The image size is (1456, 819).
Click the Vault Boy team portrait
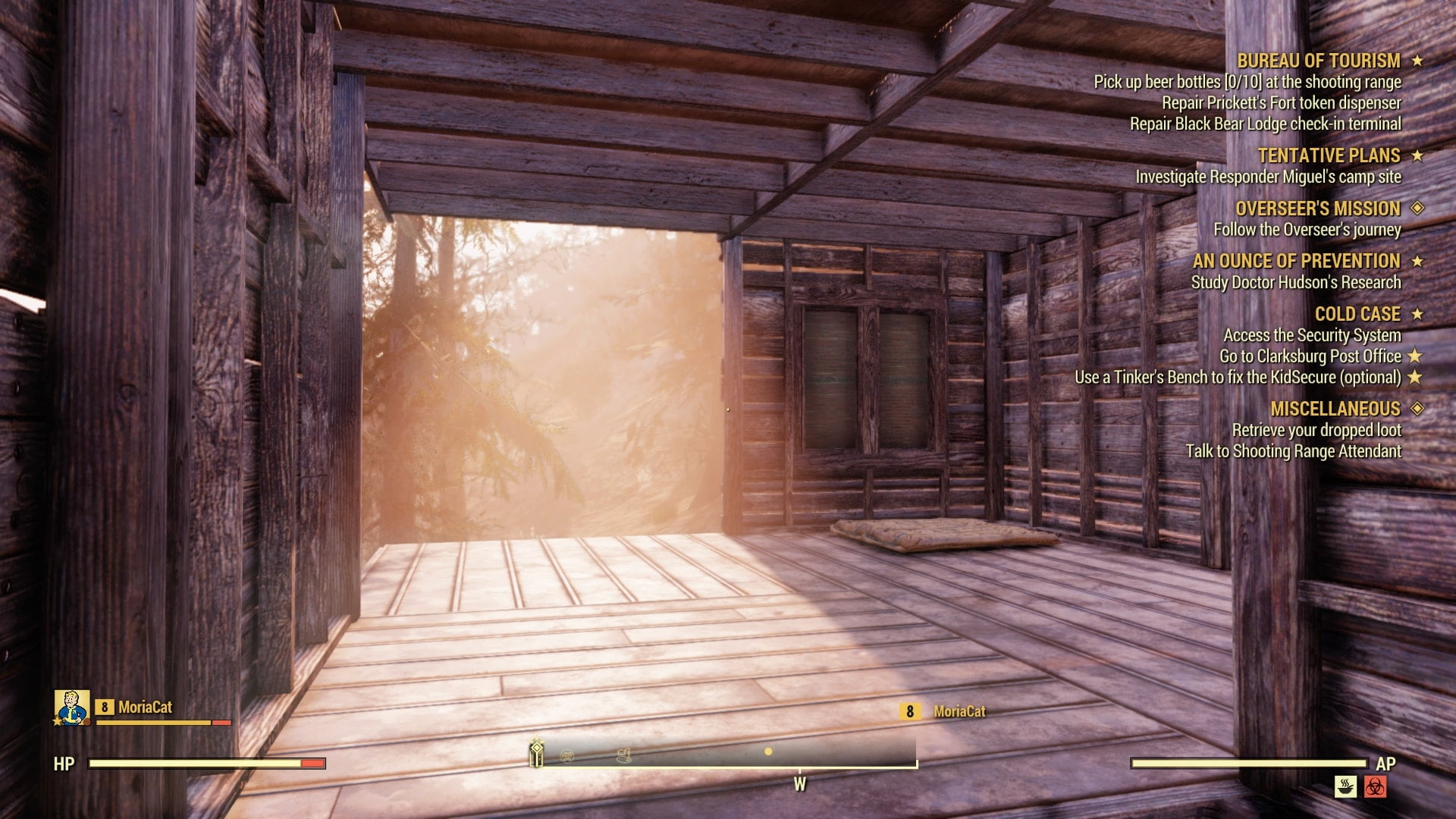72,708
